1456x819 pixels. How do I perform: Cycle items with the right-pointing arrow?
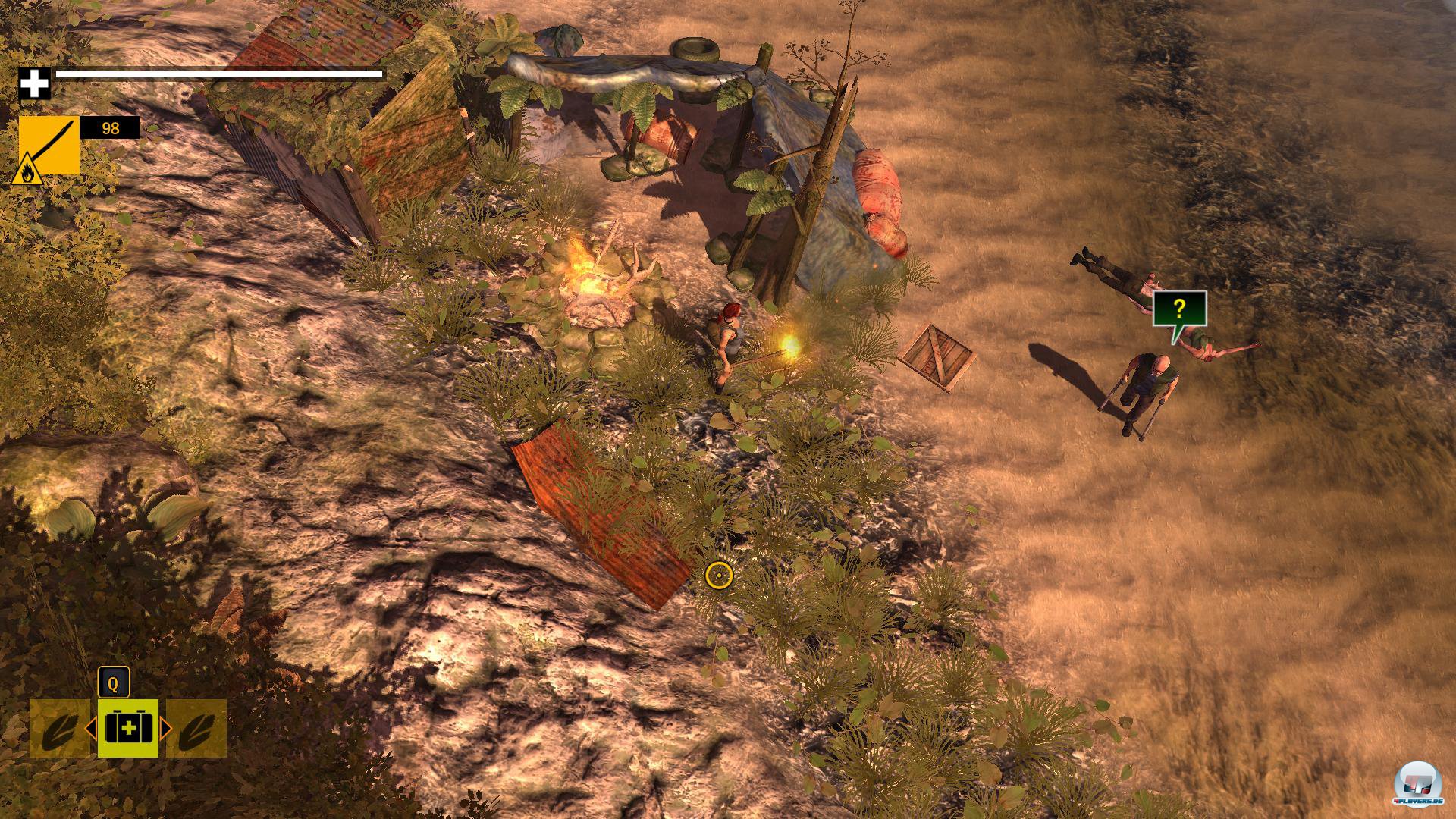[165, 730]
